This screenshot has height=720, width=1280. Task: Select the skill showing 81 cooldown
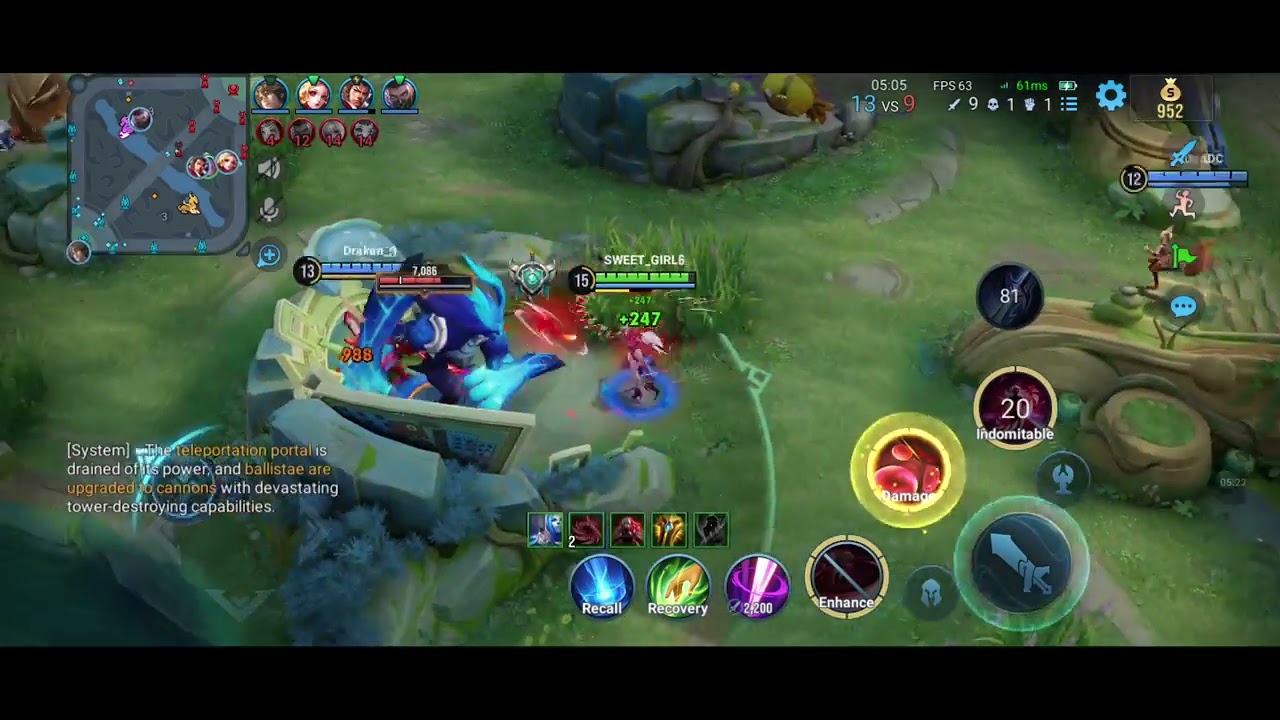pos(1009,296)
